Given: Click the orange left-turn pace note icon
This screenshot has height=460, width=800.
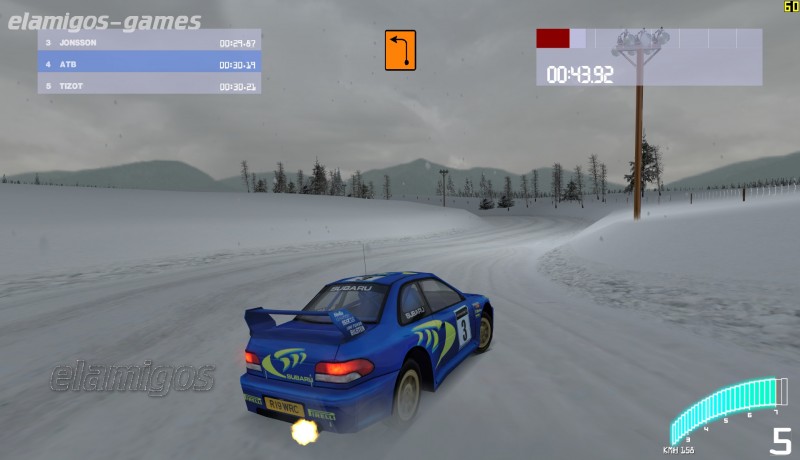Looking at the screenshot, I should click(400, 50).
